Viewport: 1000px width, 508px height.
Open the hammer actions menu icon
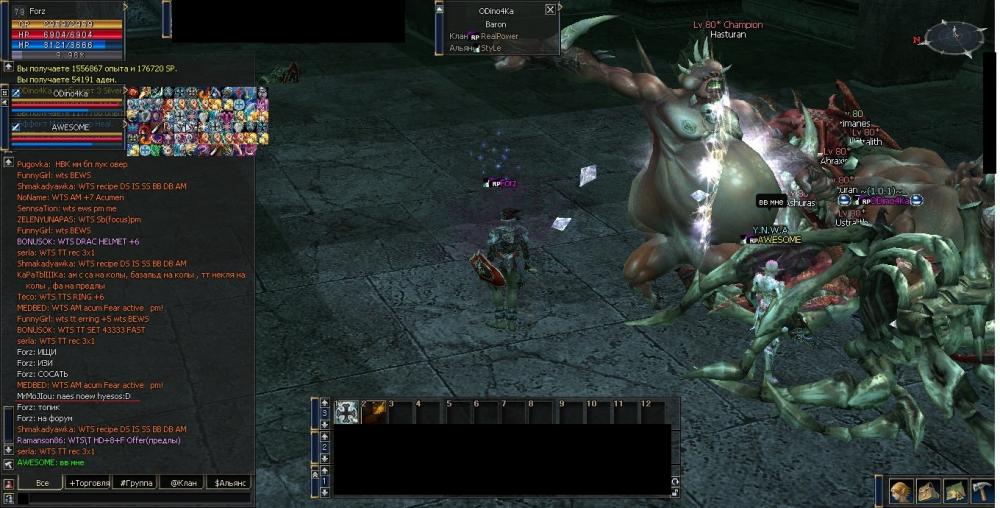tap(981, 490)
